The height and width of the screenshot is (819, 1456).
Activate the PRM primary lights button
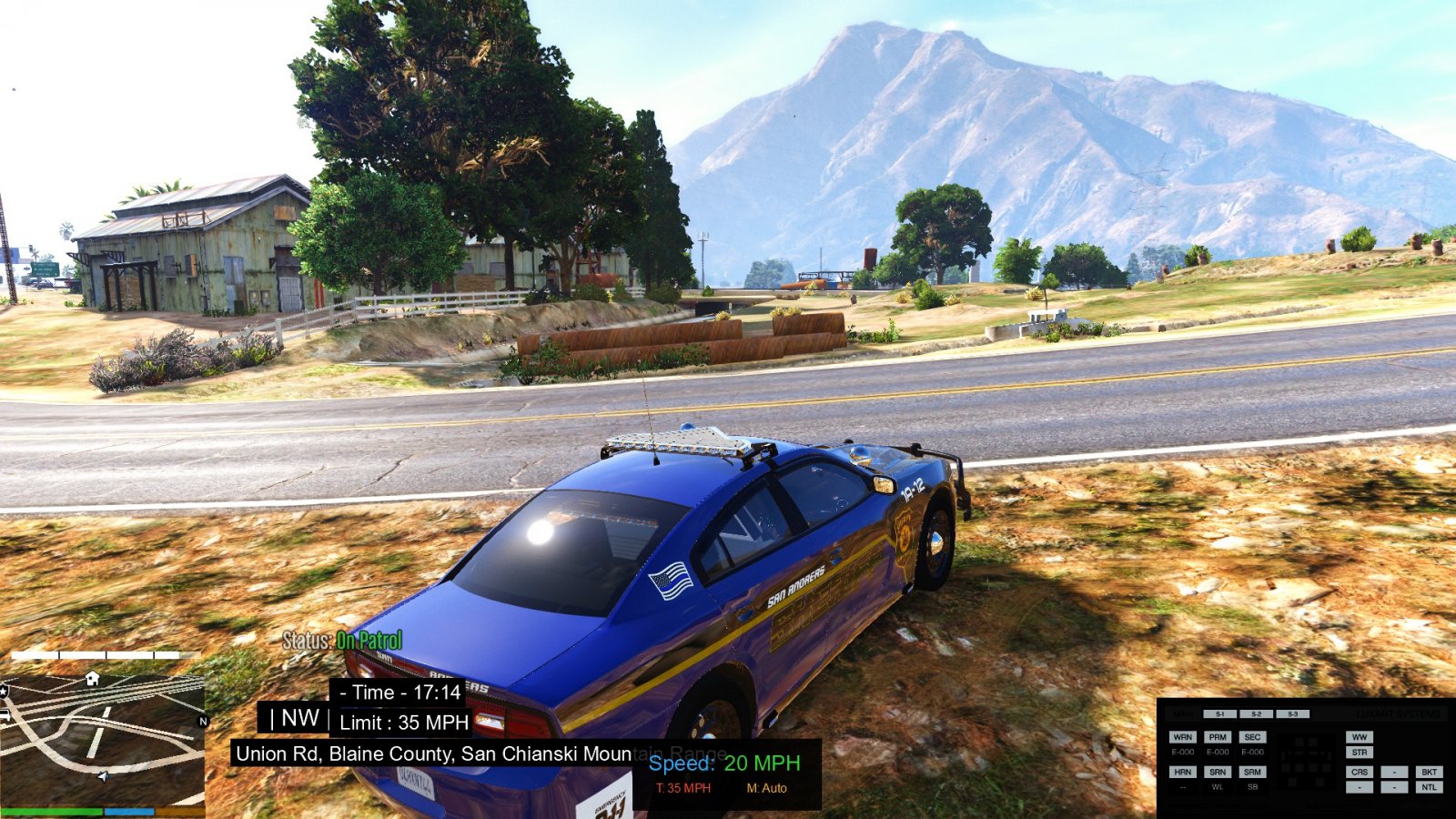coord(1218,737)
